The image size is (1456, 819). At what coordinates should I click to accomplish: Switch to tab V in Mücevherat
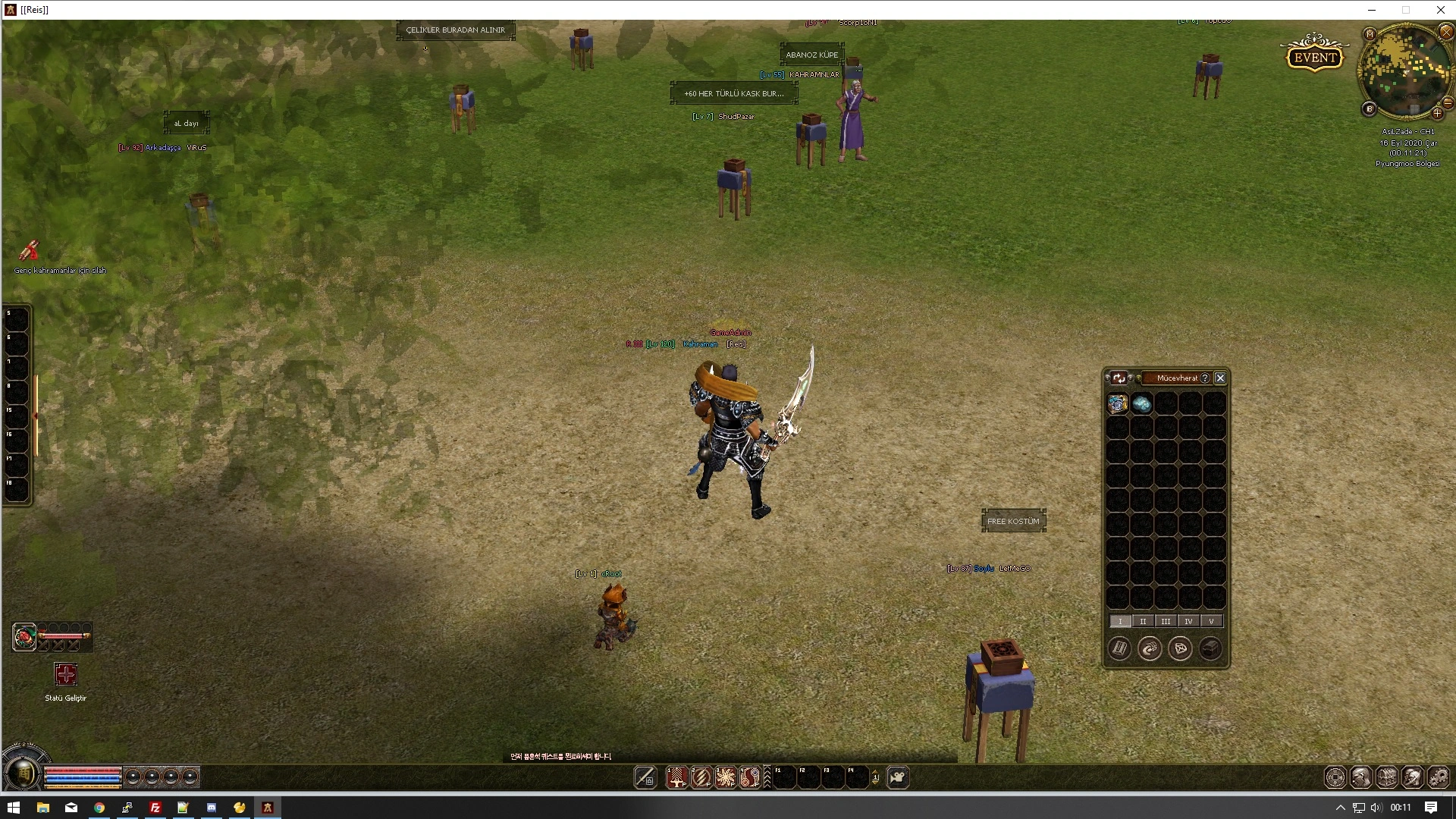pos(1211,621)
